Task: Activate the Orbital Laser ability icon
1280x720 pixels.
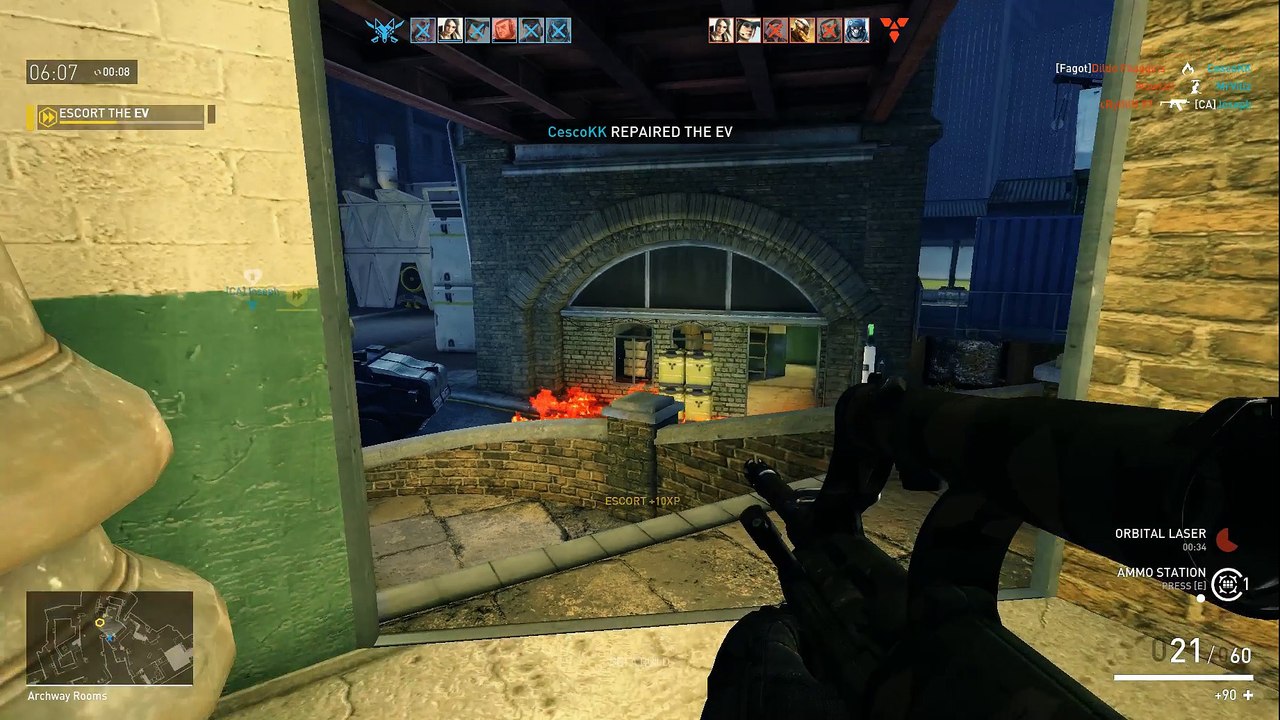Action: (x=1227, y=540)
